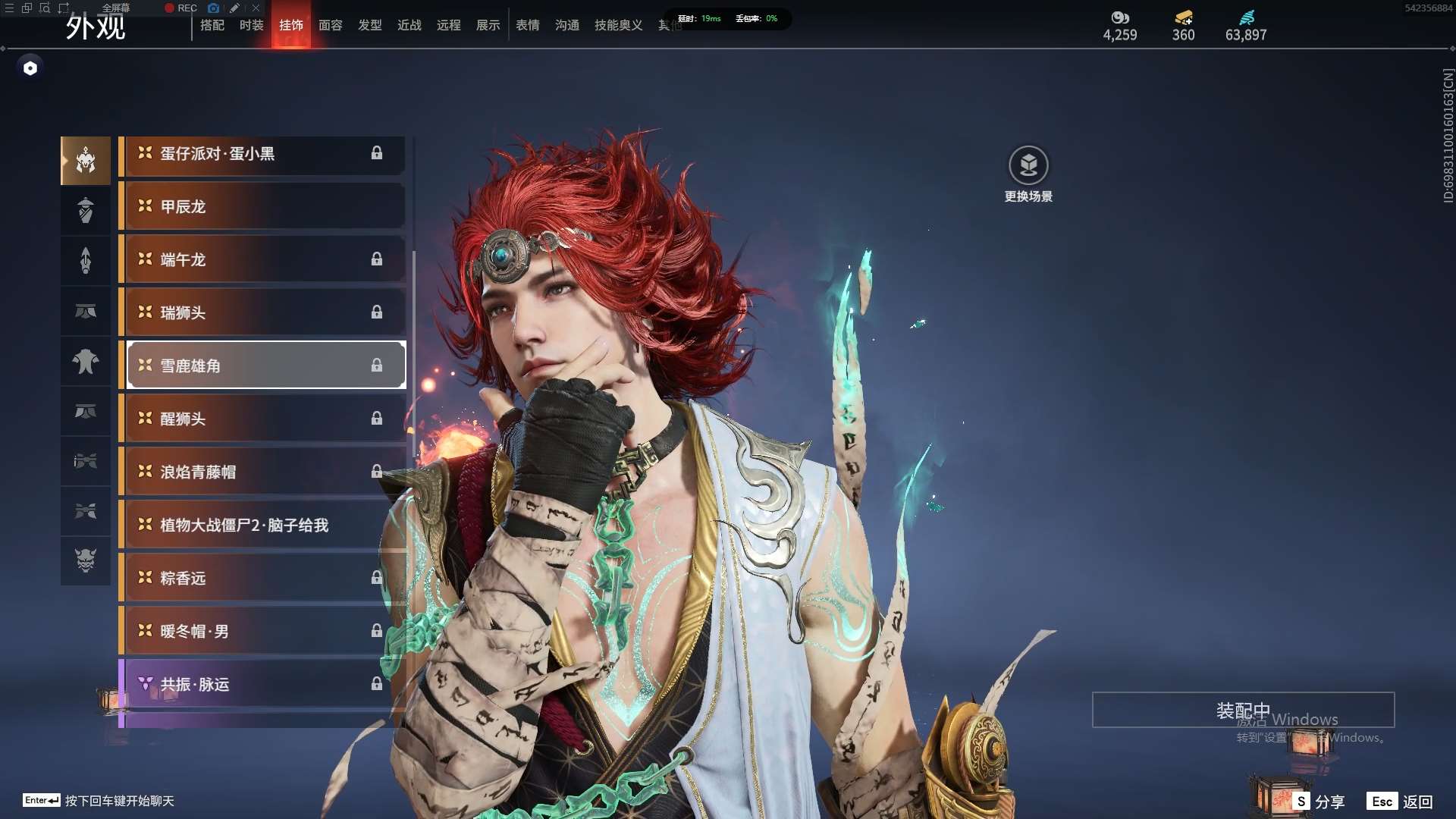Select the 端午龙 accessory row
This screenshot has width=1456, height=819.
(x=262, y=260)
